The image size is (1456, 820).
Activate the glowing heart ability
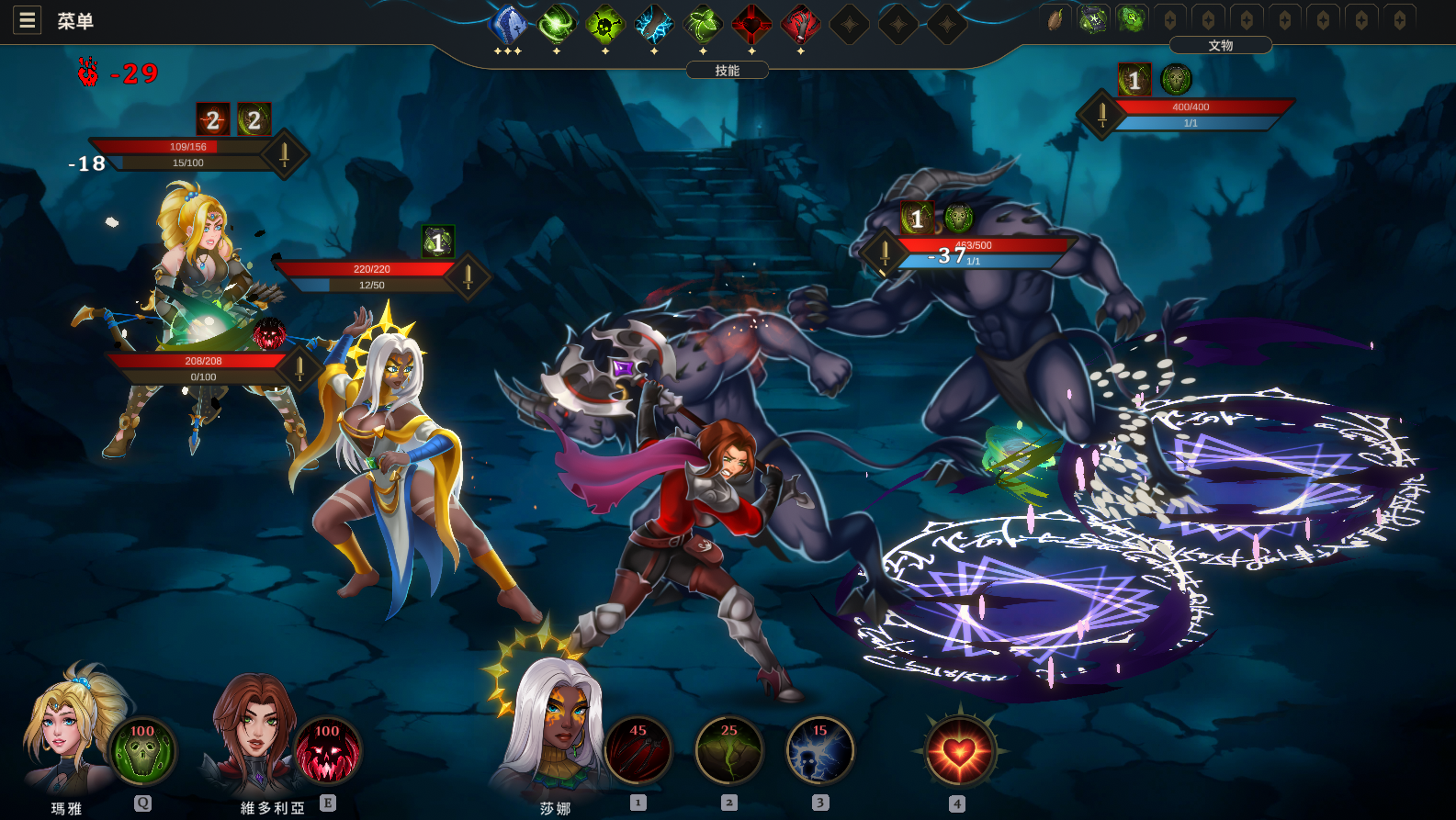tap(959, 752)
